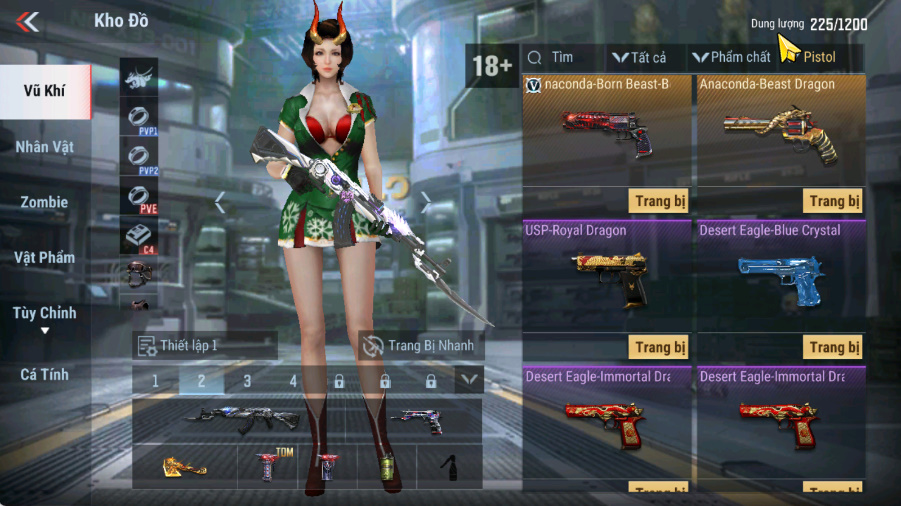Open the Thiết lập 1 loadout setting
901x506 pixels.
(204, 346)
